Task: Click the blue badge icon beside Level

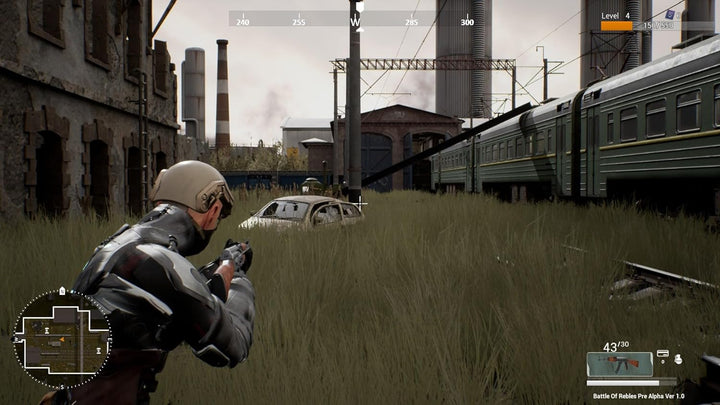Action: click(x=671, y=14)
